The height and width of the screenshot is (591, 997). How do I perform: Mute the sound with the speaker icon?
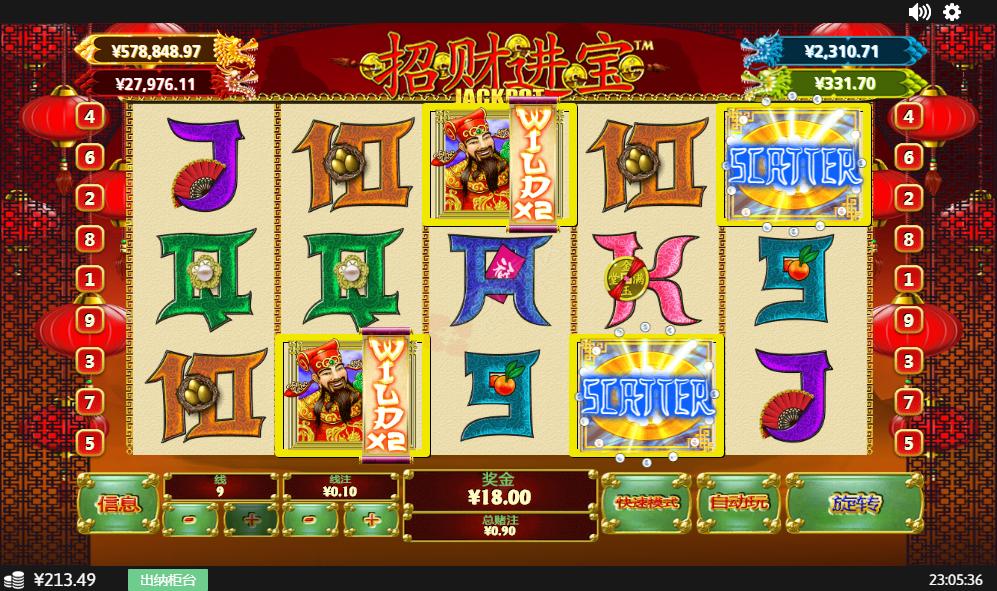tap(919, 12)
